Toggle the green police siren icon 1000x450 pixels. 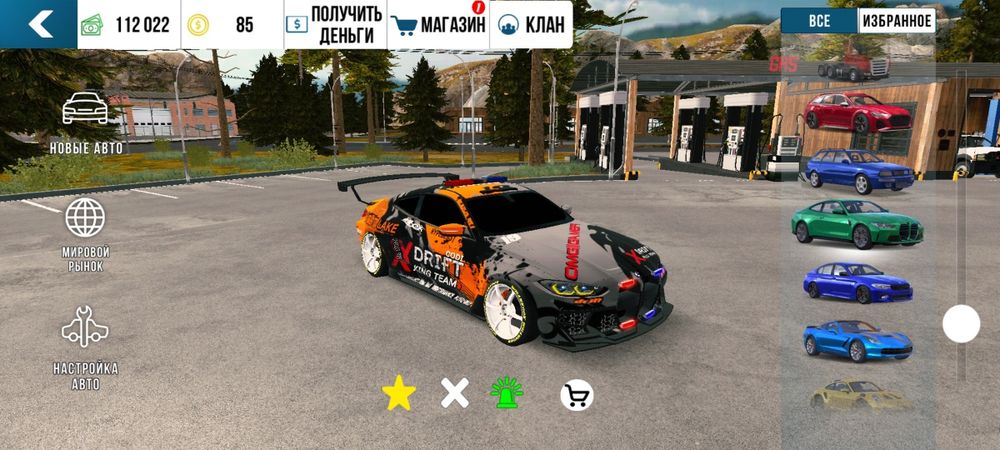click(507, 394)
